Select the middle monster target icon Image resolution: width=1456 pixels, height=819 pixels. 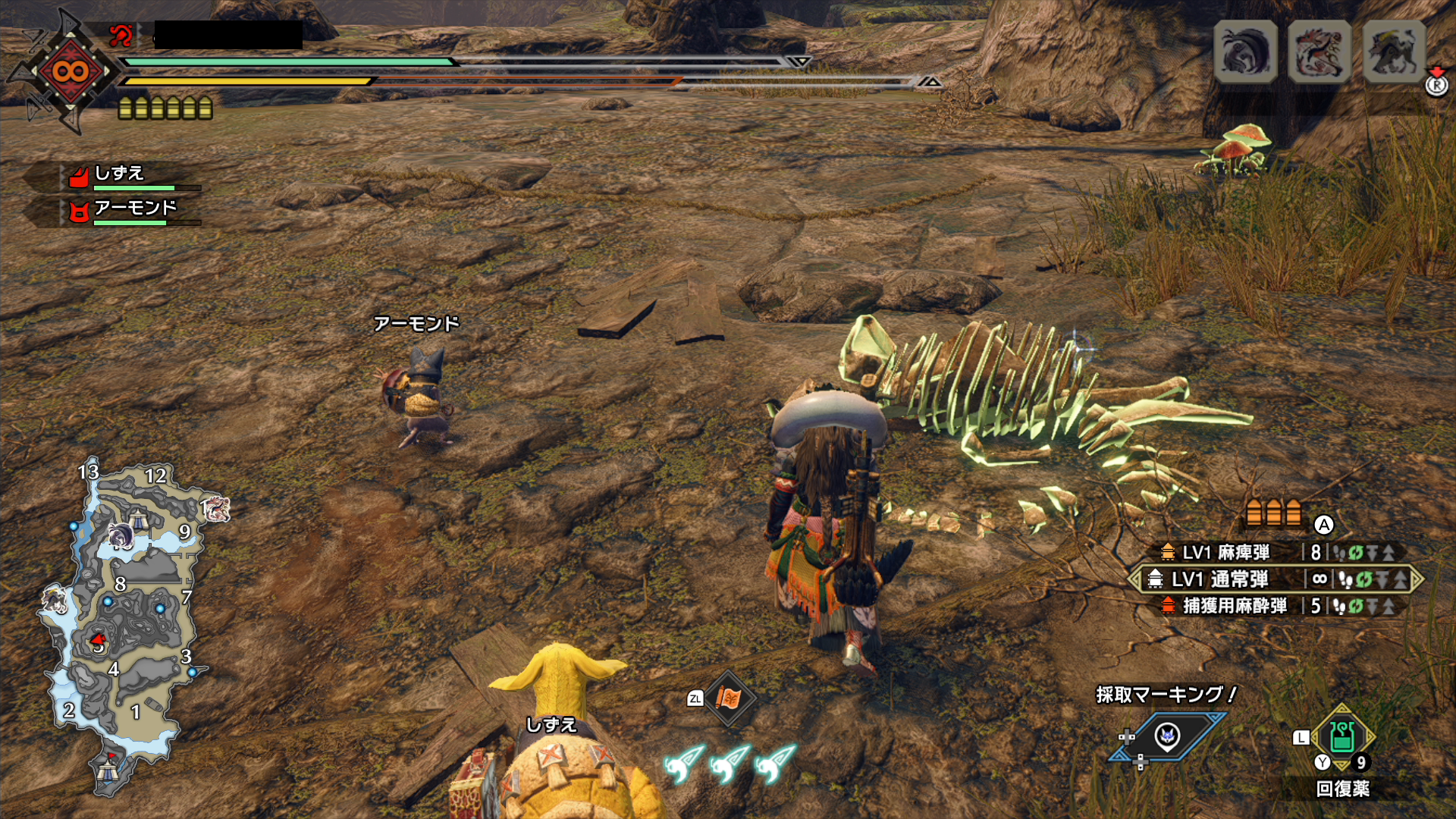1319,52
